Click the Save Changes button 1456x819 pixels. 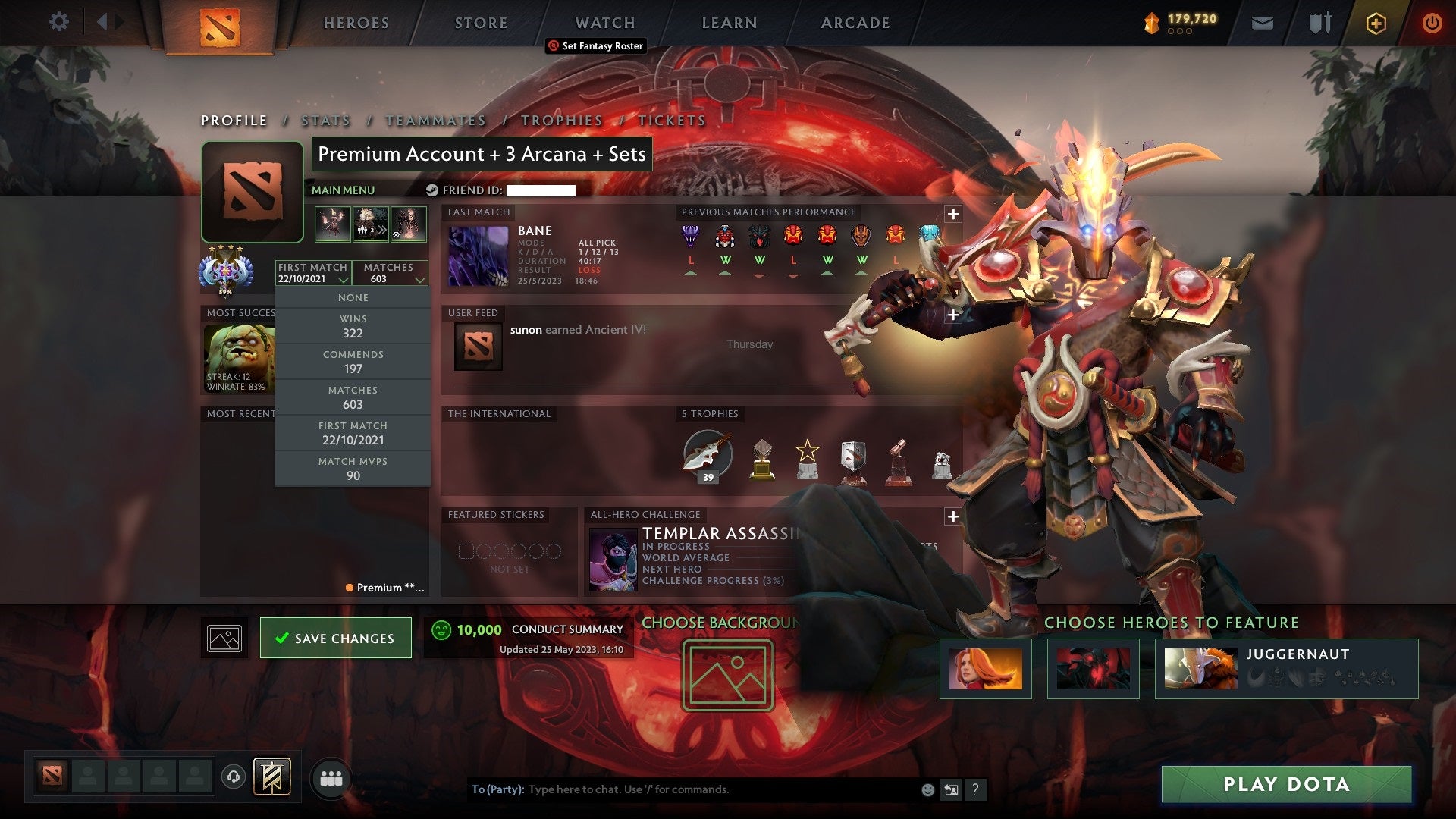click(335, 637)
